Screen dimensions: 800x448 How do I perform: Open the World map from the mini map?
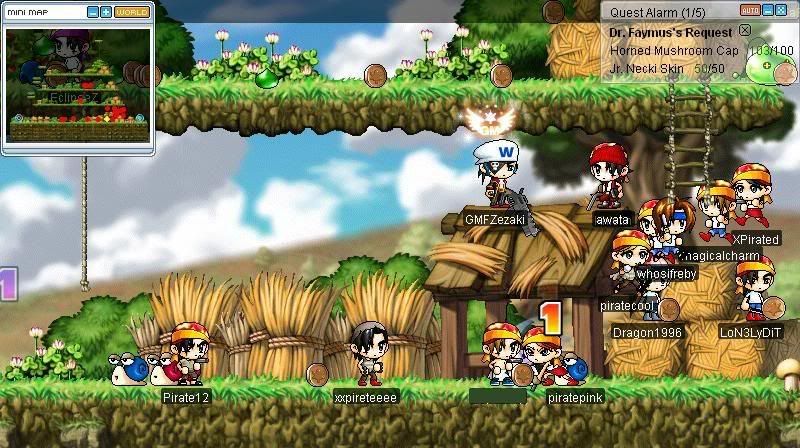(131, 12)
